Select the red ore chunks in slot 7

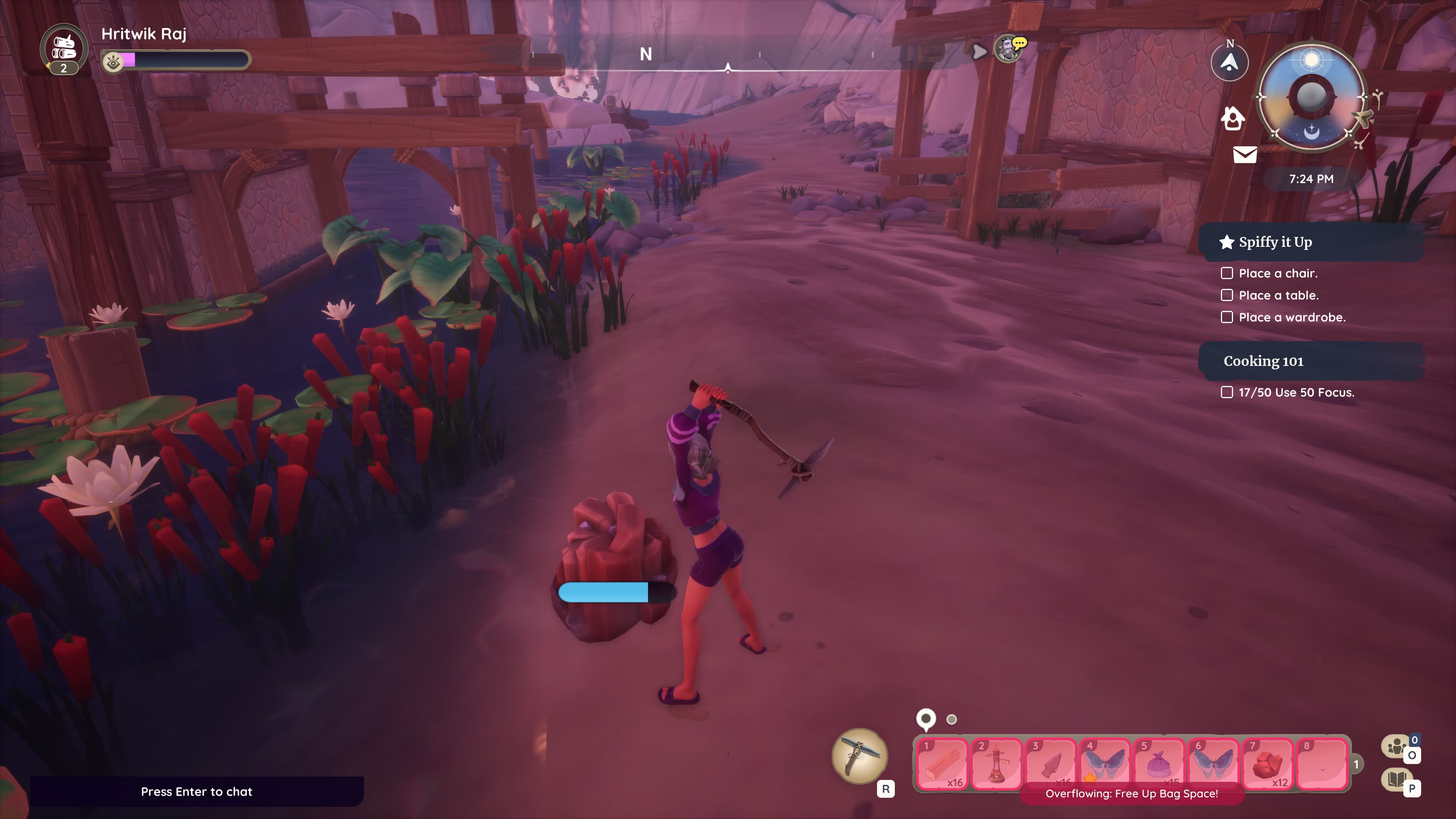coord(1267,764)
